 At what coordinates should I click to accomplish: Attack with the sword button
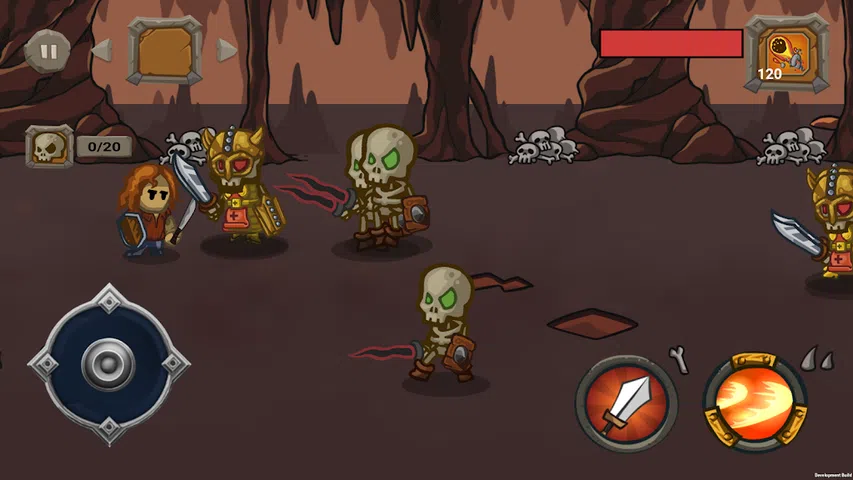626,402
